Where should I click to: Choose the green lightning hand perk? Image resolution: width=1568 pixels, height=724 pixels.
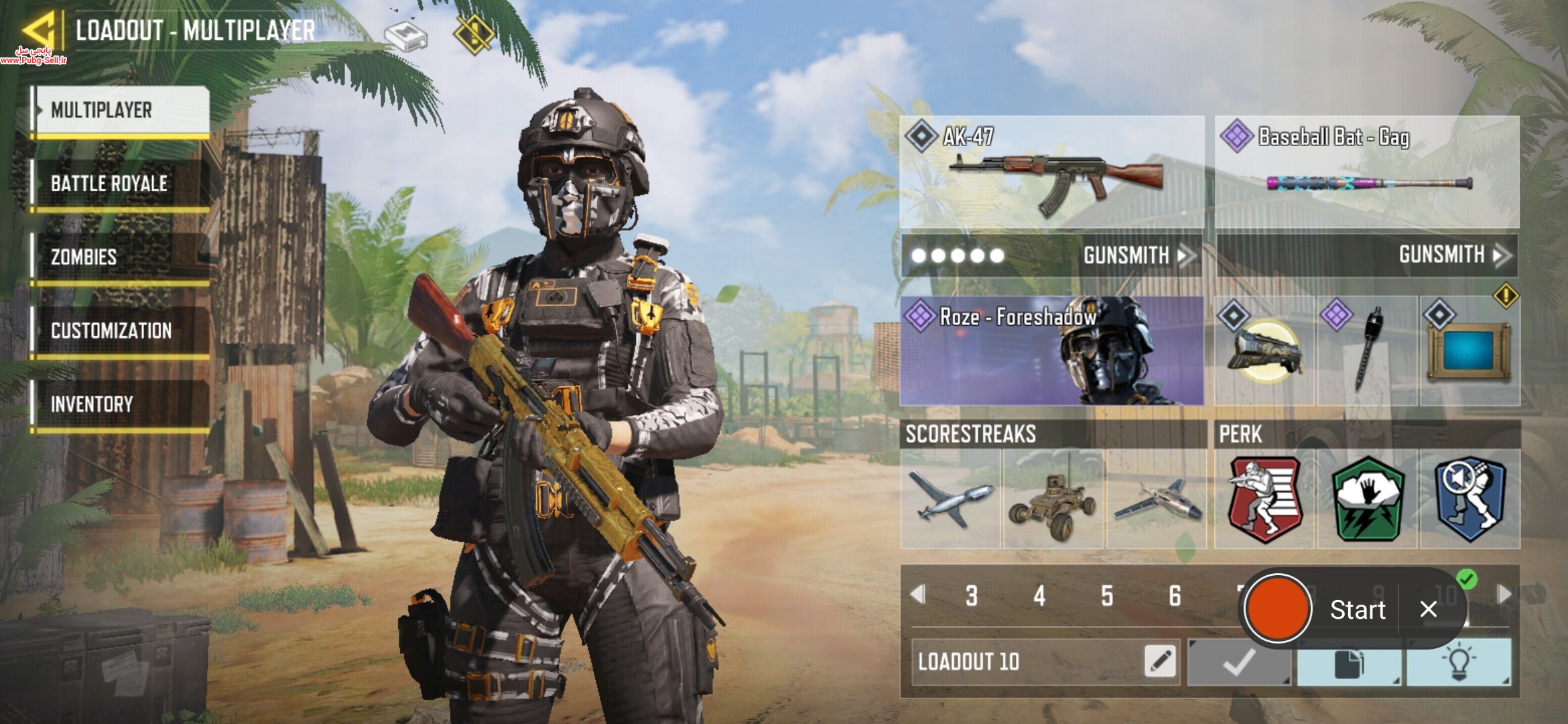pos(1367,500)
